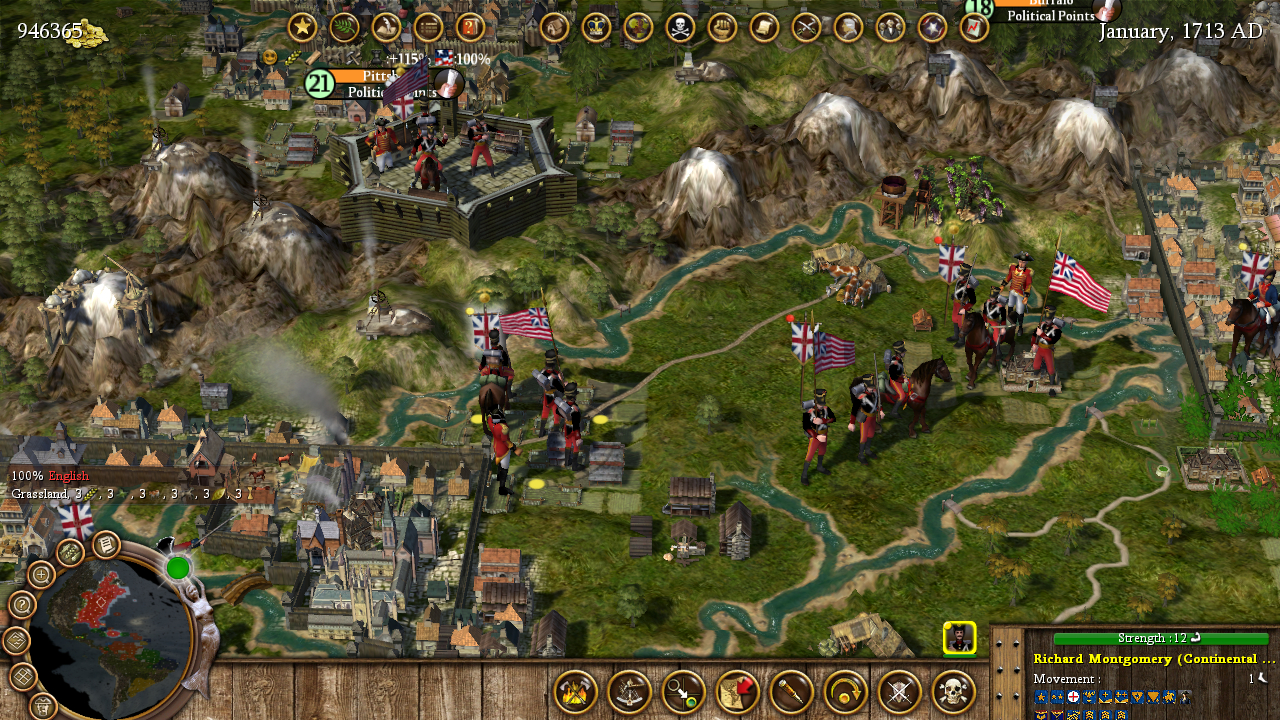Select the Richard Montgomery unit portrait
The height and width of the screenshot is (720, 1280).
(960, 638)
